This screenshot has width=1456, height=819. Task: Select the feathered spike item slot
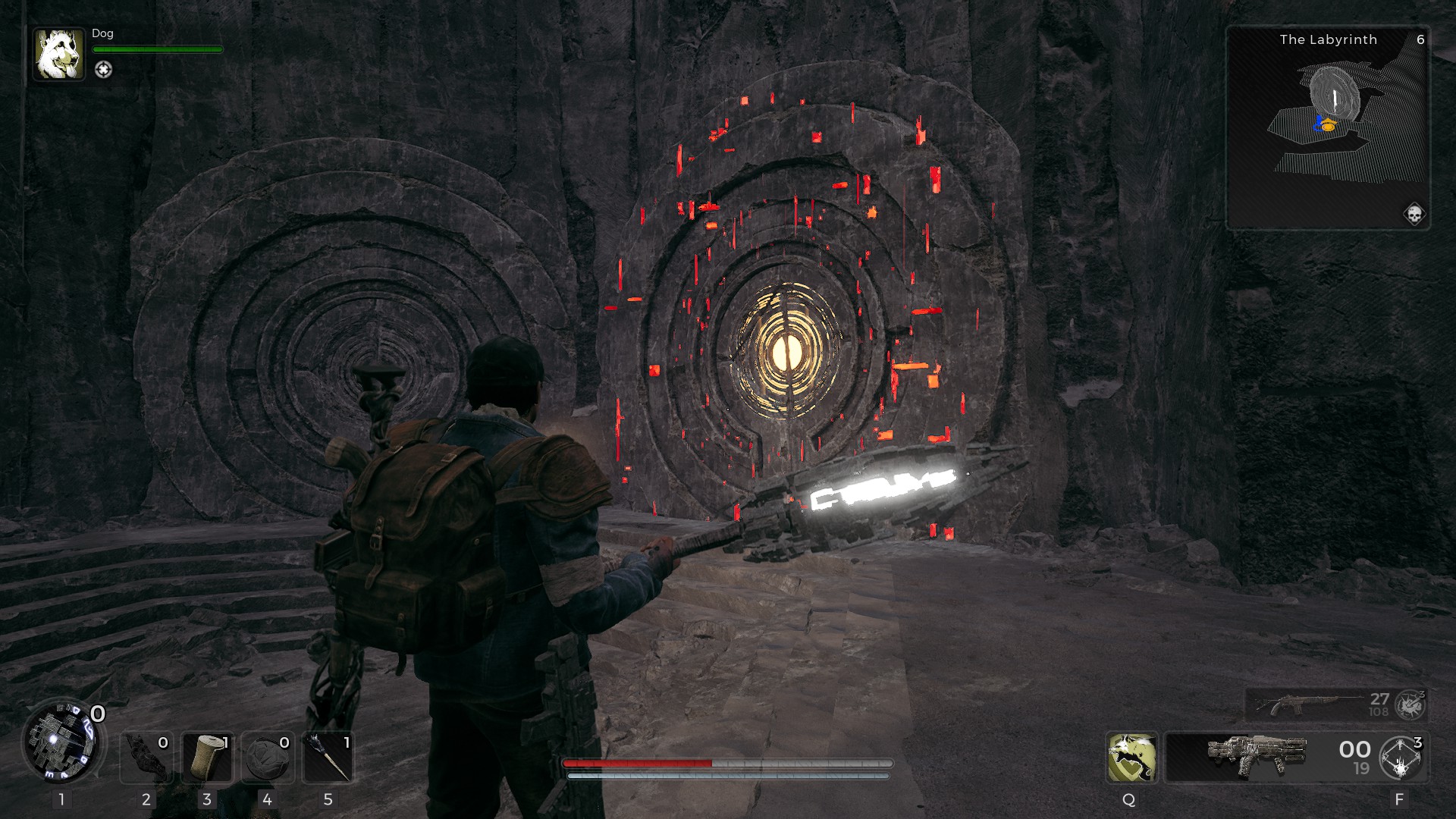click(328, 757)
